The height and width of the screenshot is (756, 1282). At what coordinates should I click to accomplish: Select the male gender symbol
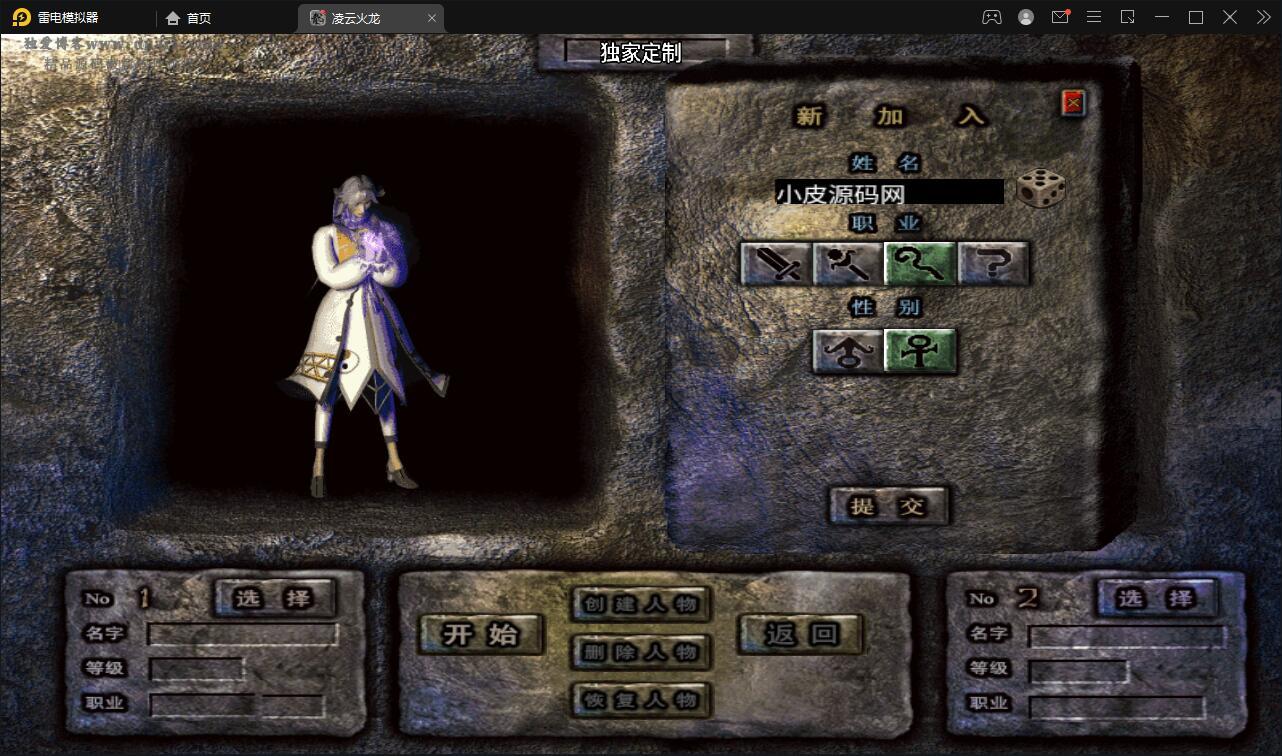pyautogui.click(x=848, y=352)
